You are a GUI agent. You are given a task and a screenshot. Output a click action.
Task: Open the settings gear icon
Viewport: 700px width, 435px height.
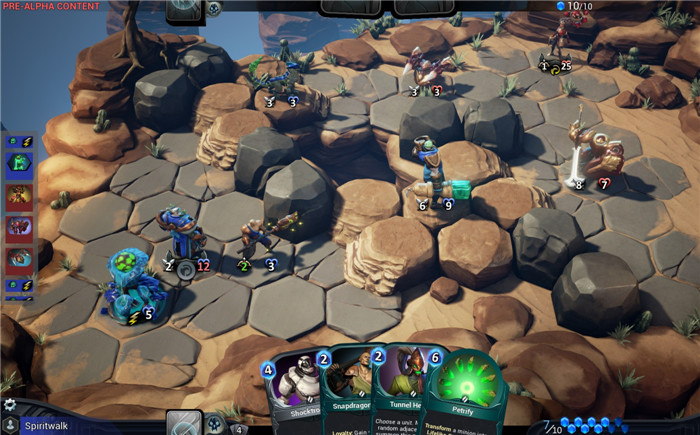click(x=10, y=405)
